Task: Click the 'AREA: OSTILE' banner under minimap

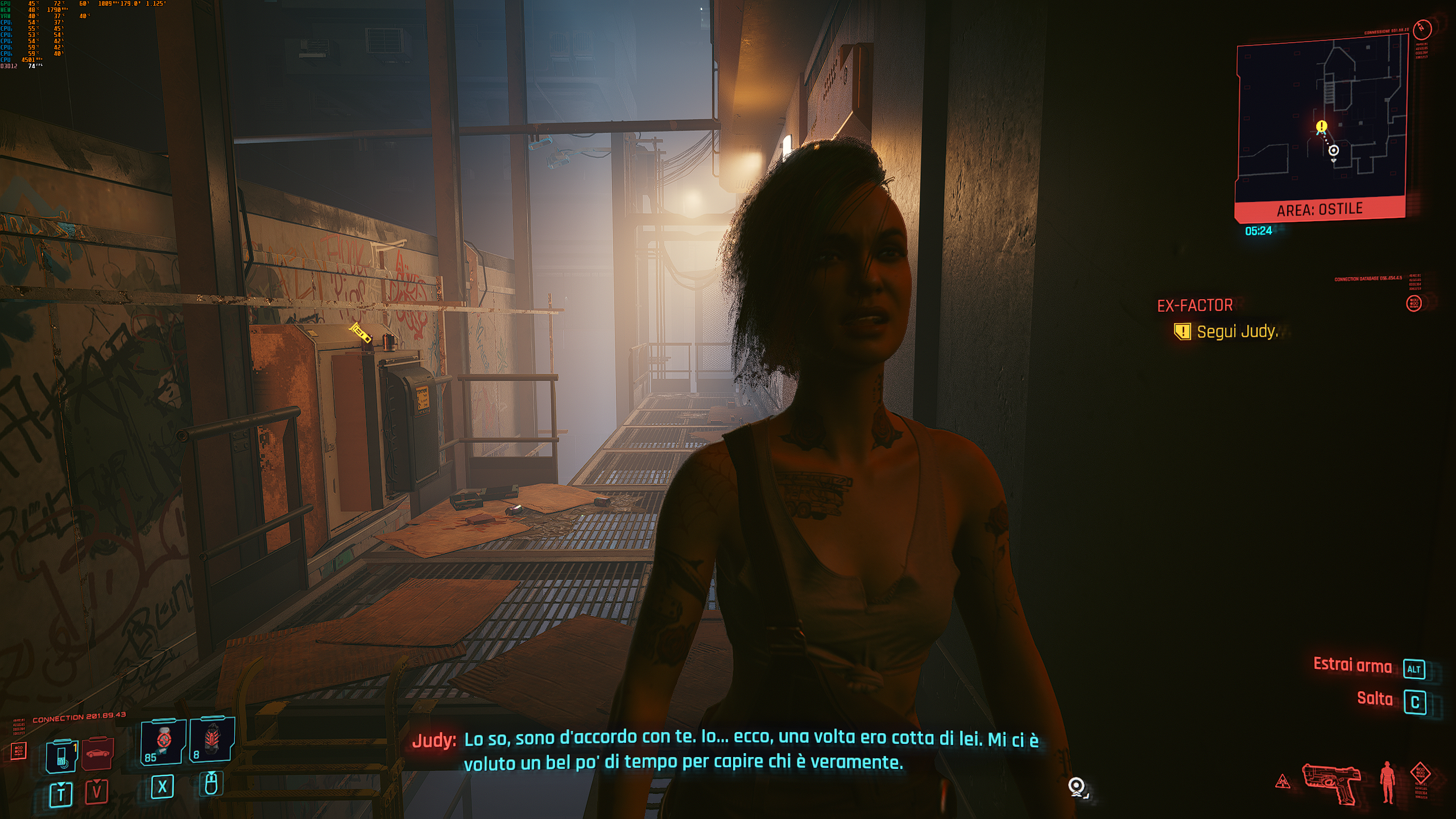Action: click(x=1319, y=209)
